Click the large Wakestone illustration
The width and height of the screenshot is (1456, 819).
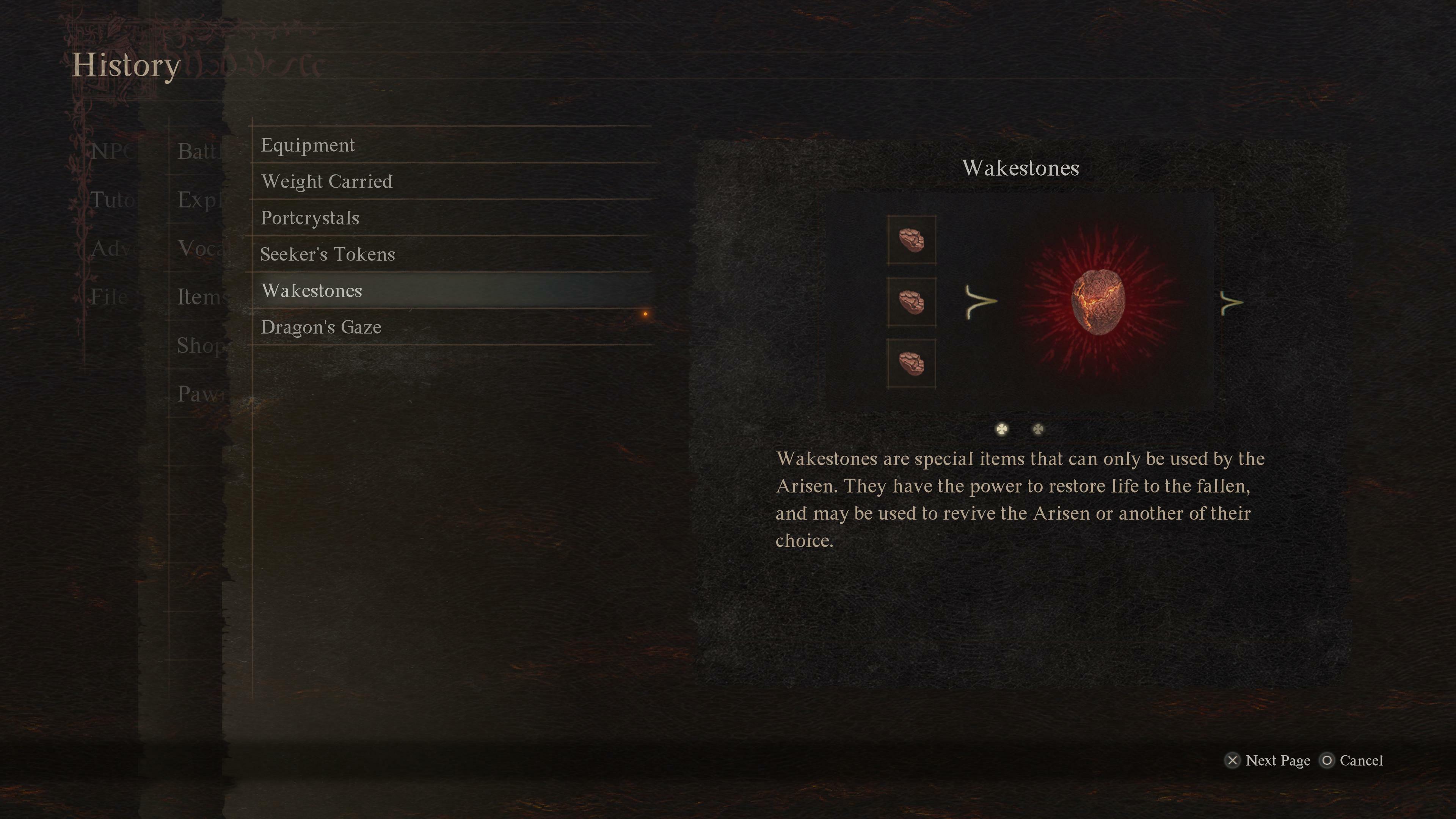click(x=1098, y=302)
